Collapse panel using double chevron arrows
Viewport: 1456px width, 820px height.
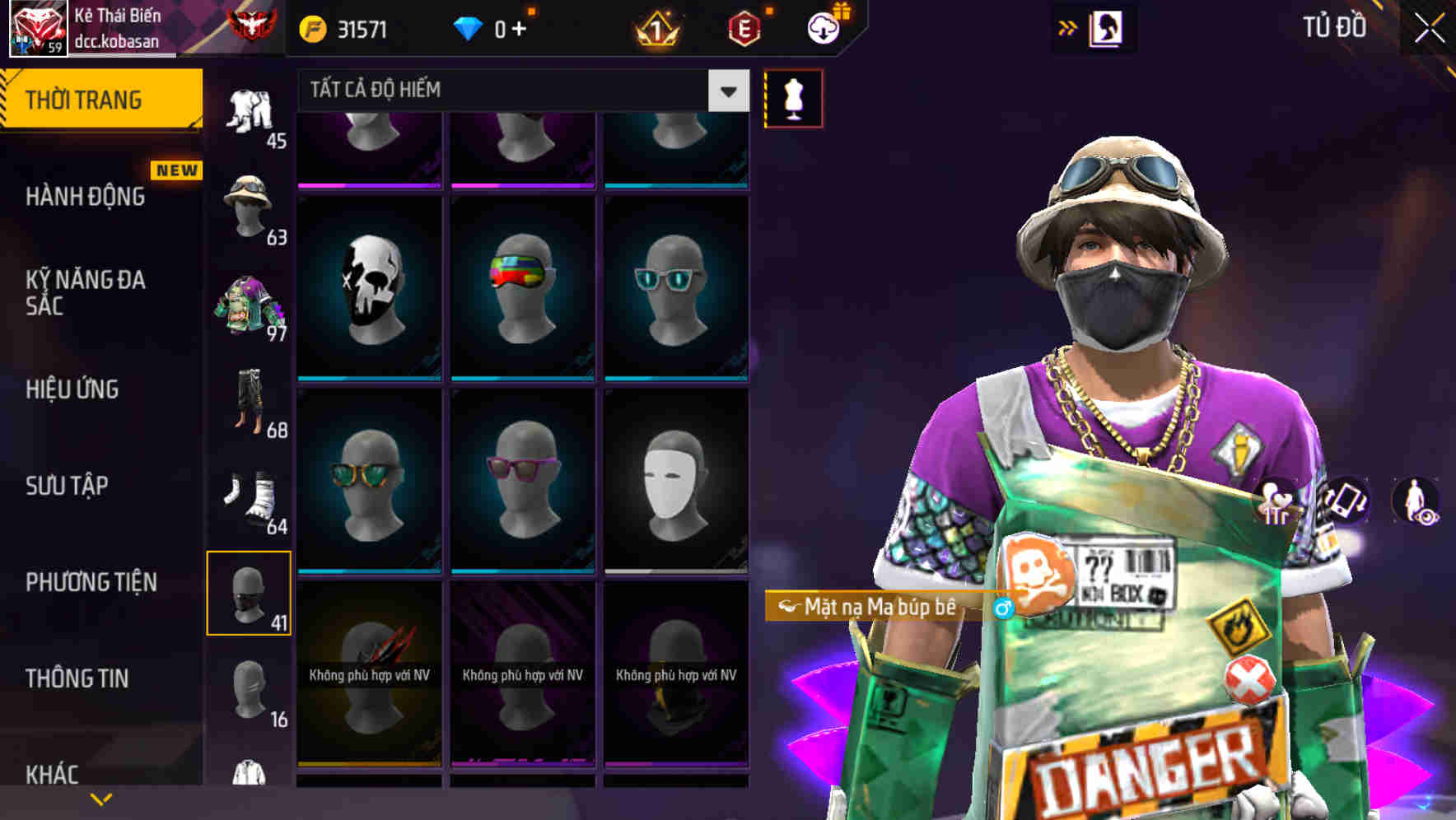(1067, 27)
